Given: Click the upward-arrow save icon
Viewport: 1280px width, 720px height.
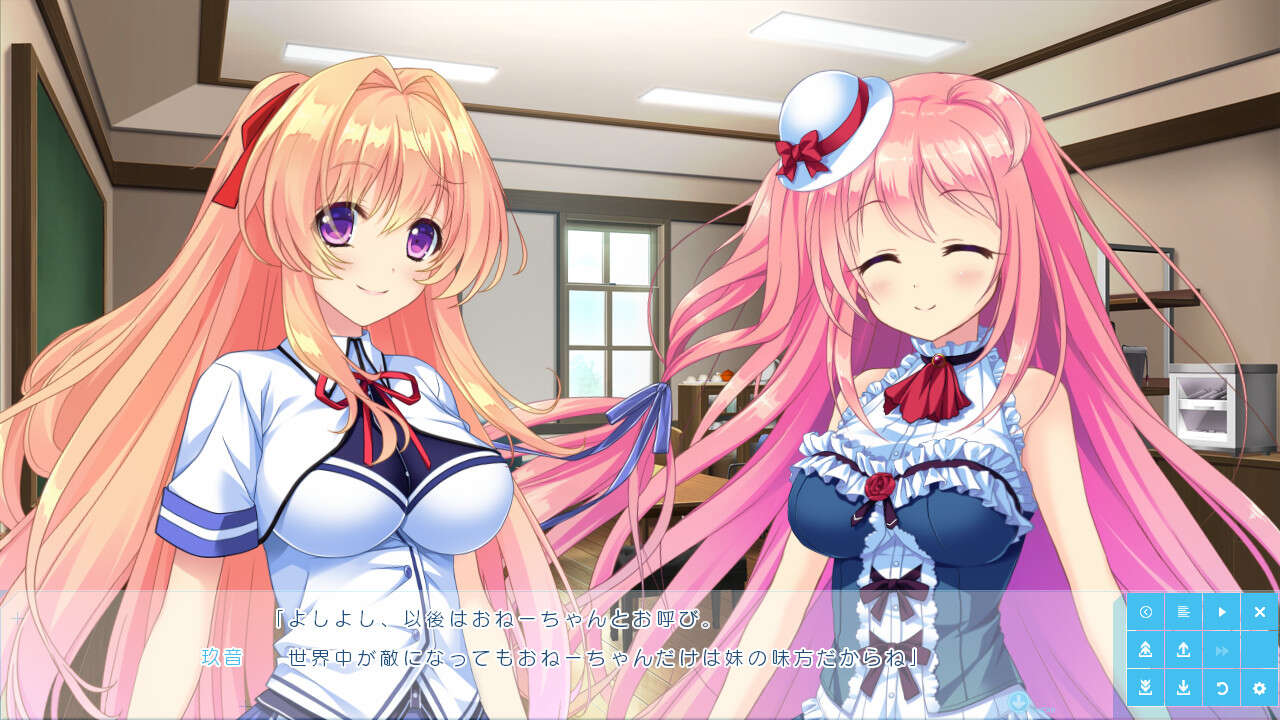Looking at the screenshot, I should point(1183,650).
